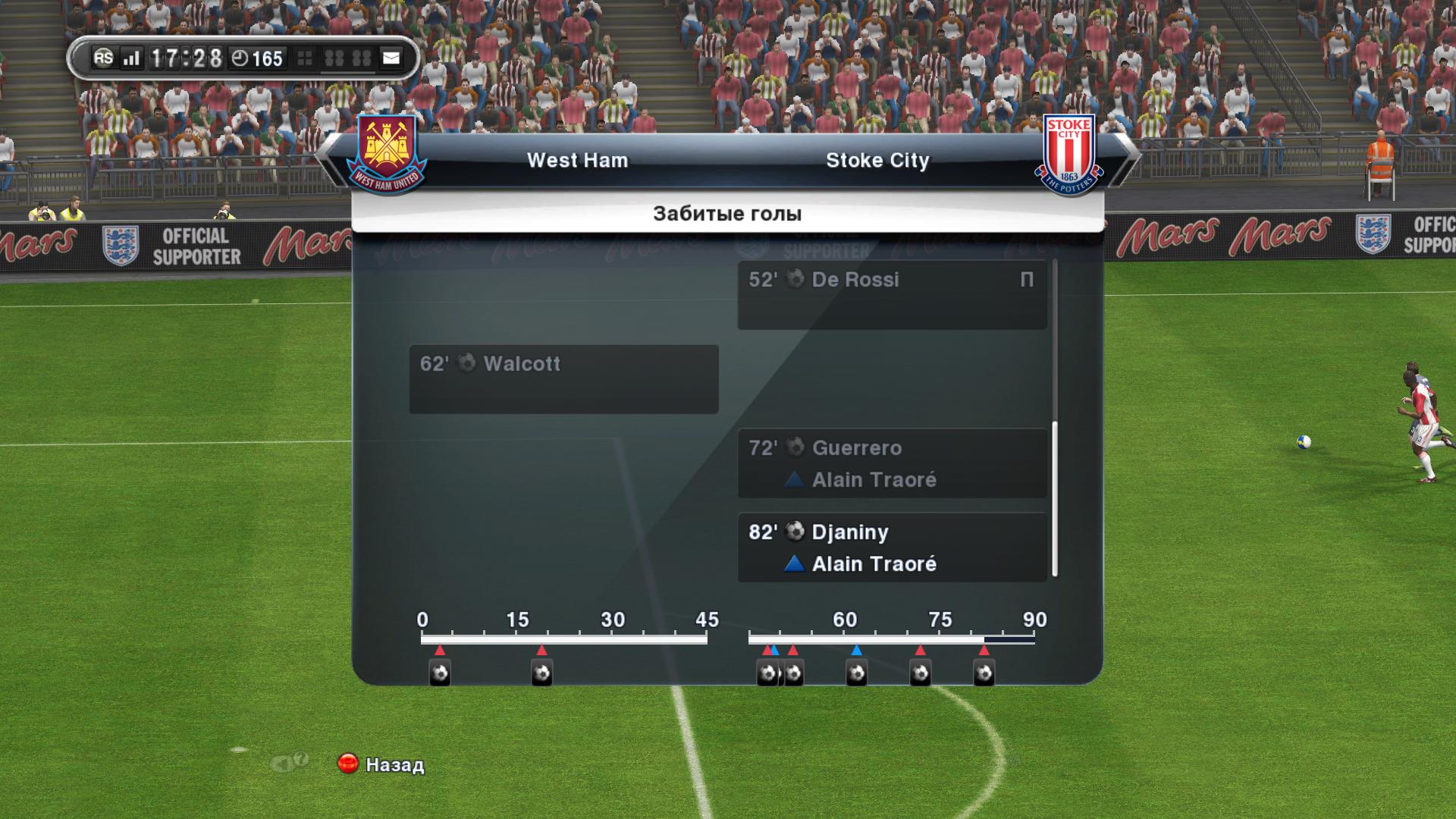Choose Walcott's 62' goal row
Image resolution: width=1456 pixels, height=819 pixels.
(563, 379)
